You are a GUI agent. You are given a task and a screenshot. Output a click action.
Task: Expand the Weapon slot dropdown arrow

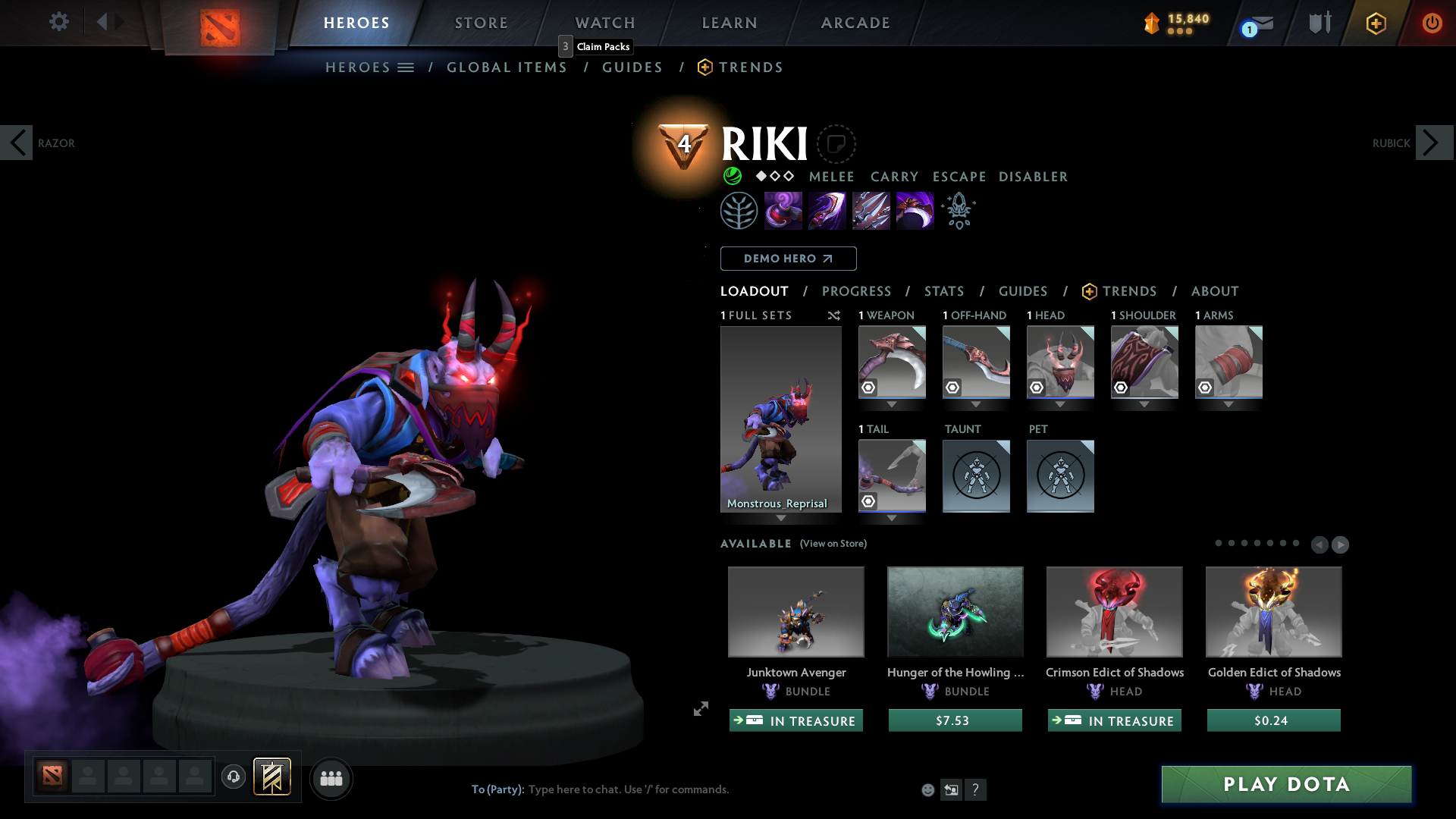pos(892,405)
